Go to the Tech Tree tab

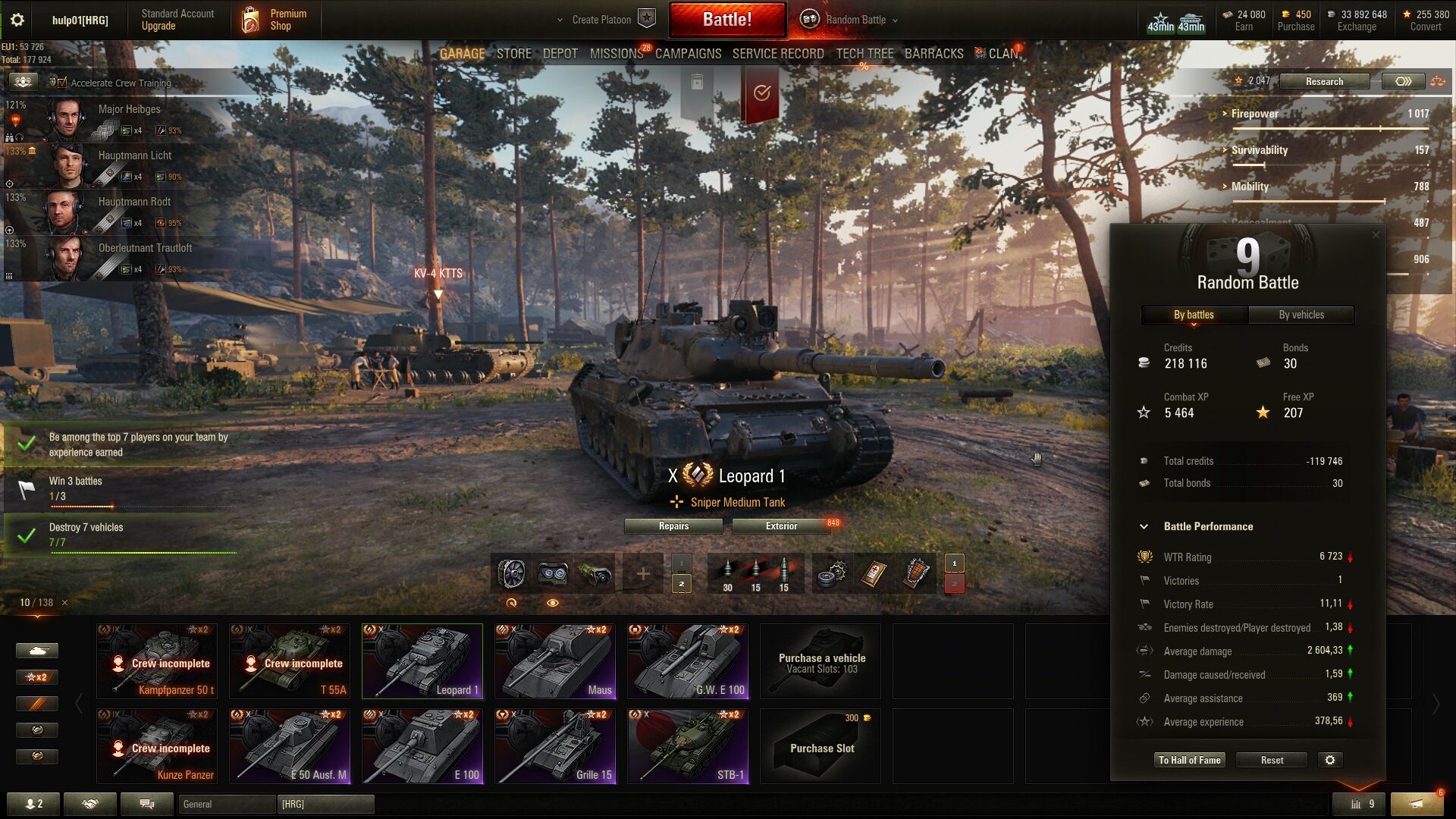(864, 54)
